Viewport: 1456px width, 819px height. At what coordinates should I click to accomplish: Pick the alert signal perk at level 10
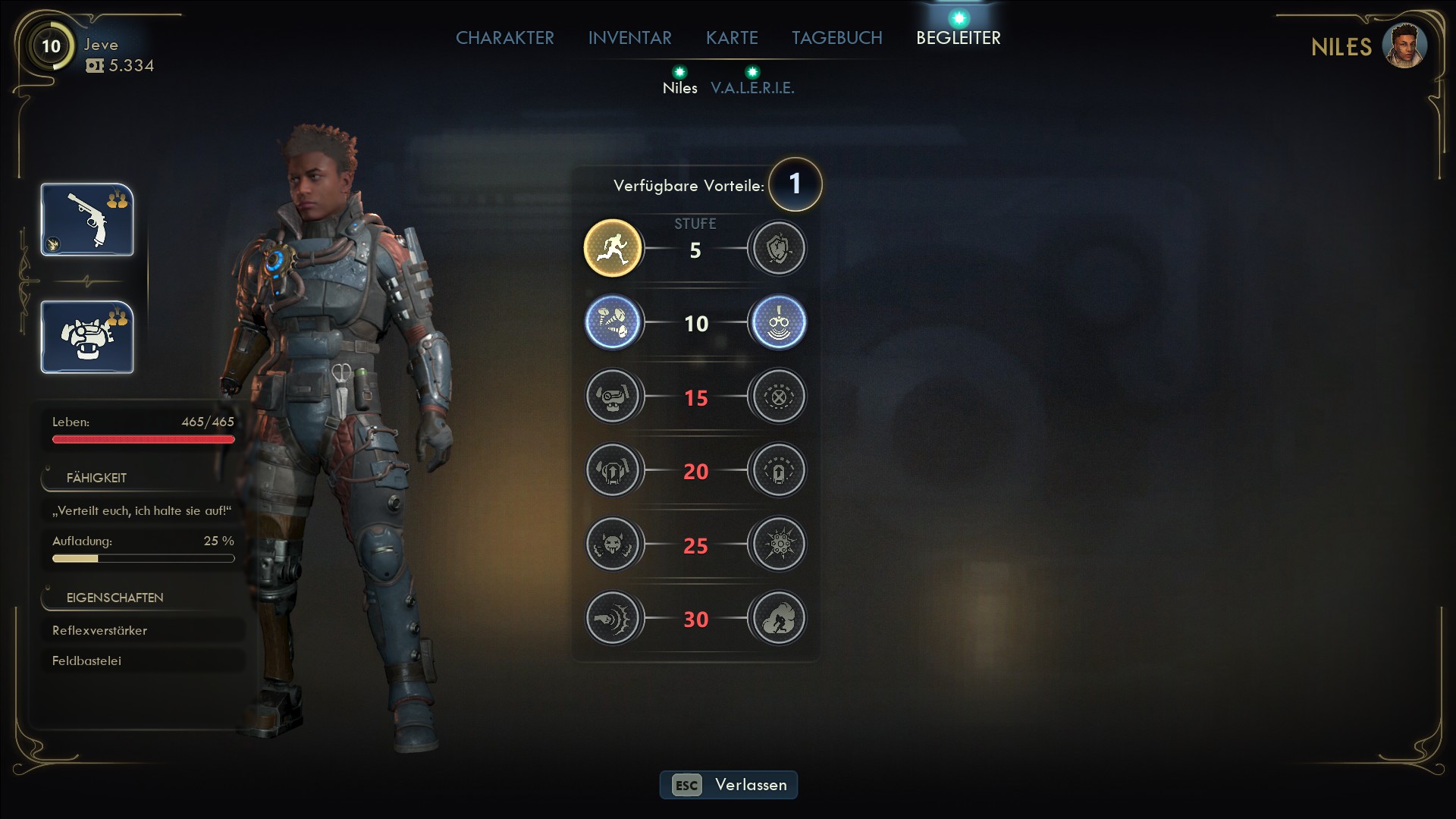click(x=778, y=322)
